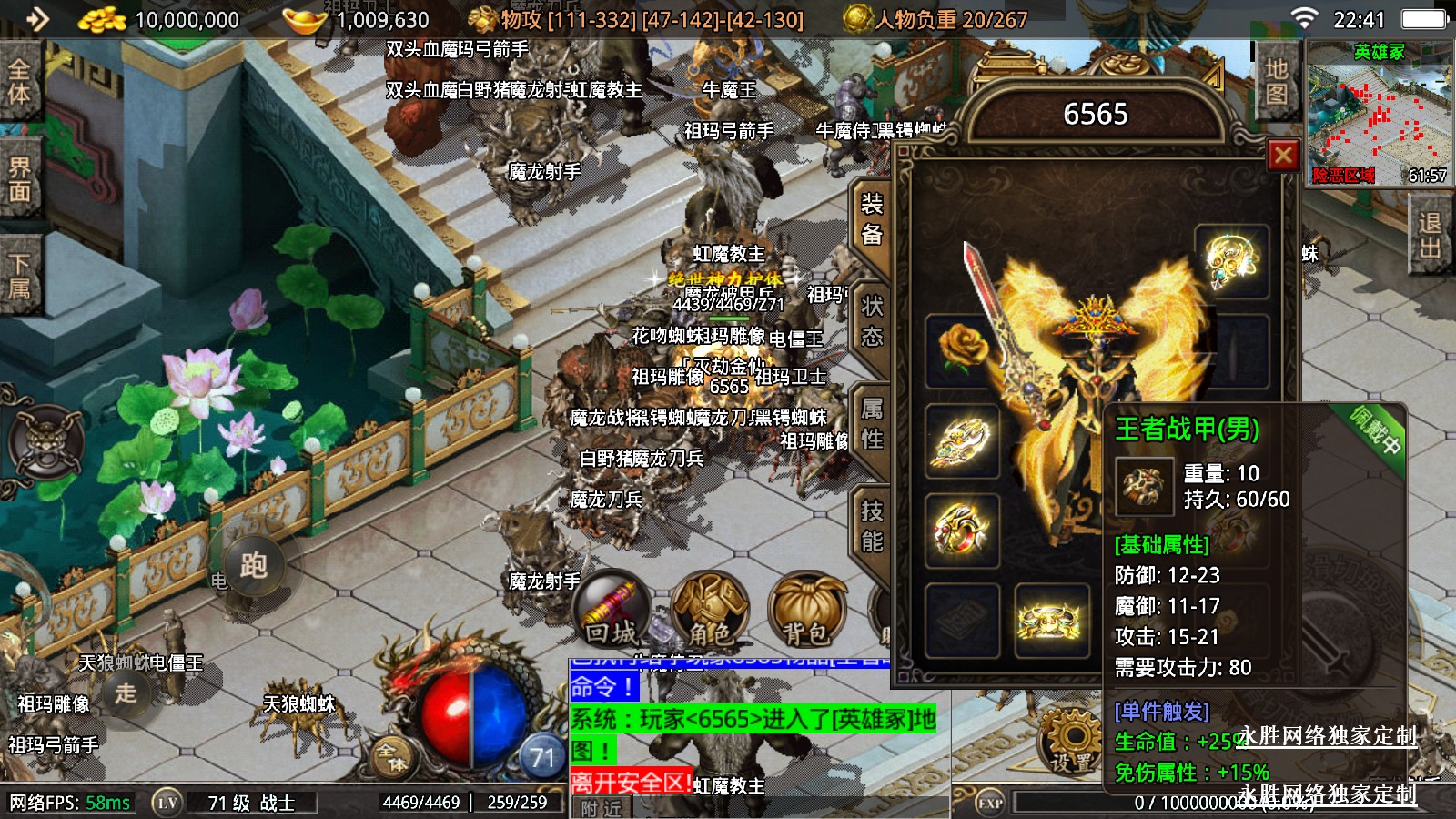Toggle the 跑 run mode button
Image resolution: width=1456 pixels, height=819 pixels.
(253, 566)
